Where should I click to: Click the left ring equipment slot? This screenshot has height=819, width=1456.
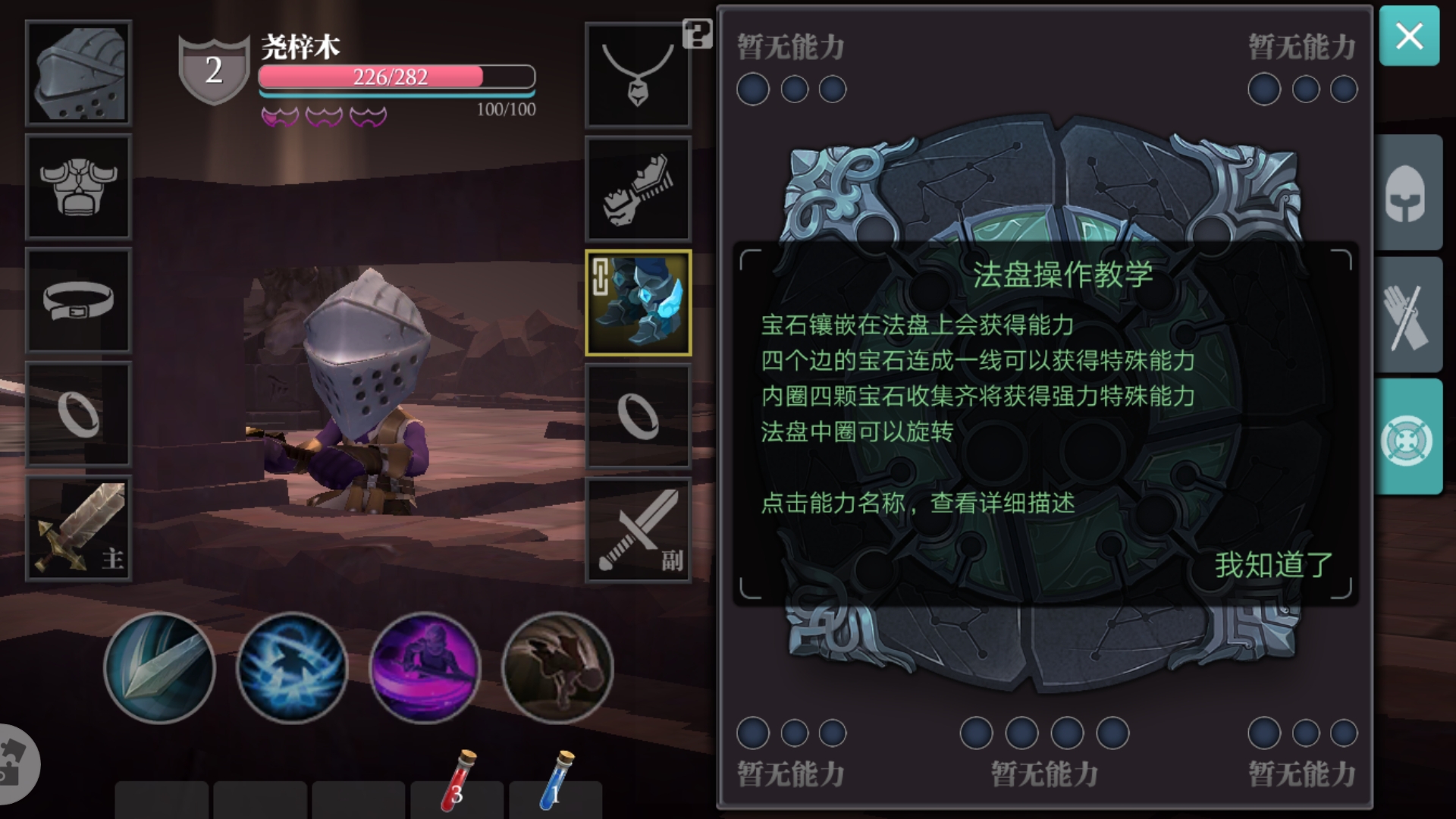pyautogui.click(x=78, y=415)
